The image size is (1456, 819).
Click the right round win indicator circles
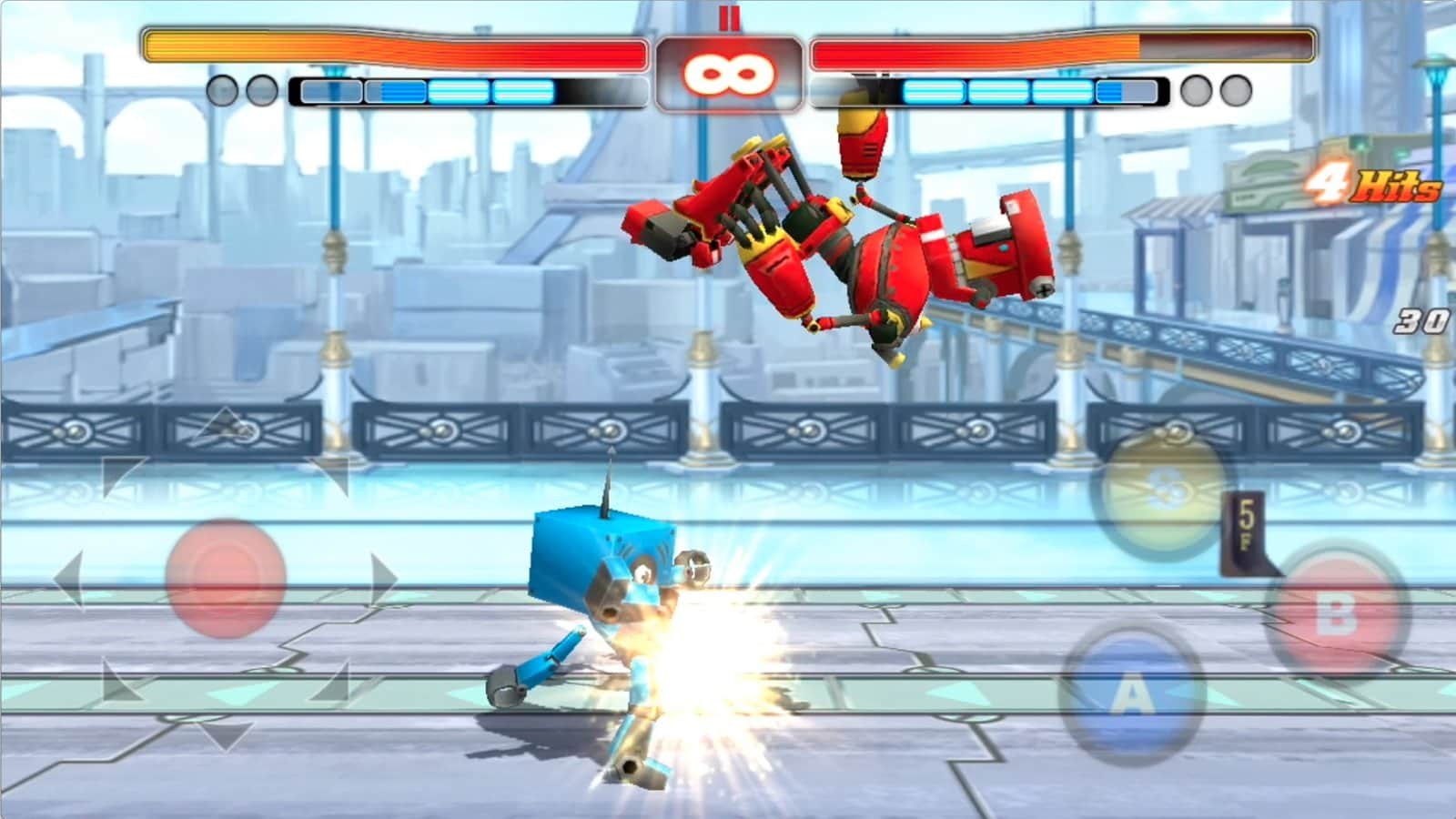(x=1215, y=91)
